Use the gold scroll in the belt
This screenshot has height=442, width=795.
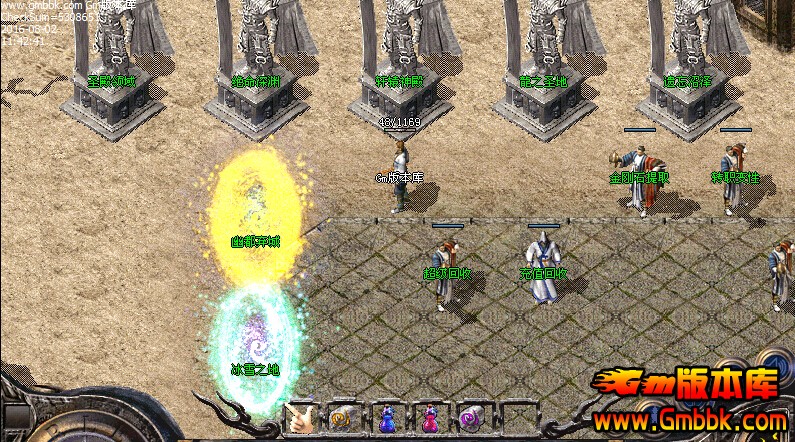coord(343,418)
